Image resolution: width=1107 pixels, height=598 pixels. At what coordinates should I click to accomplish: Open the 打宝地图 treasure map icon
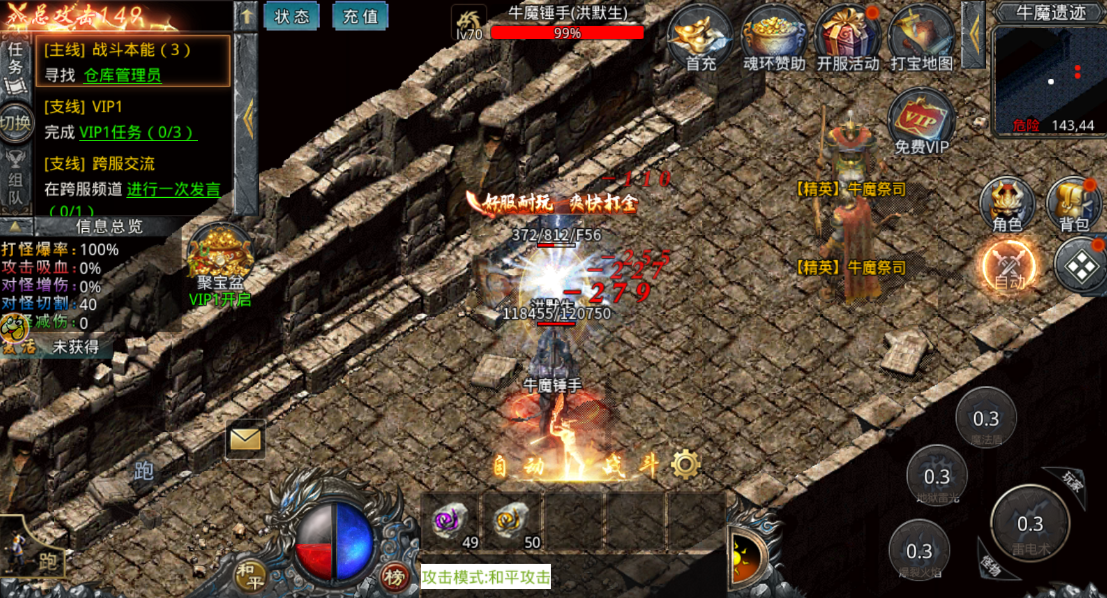coord(920,38)
